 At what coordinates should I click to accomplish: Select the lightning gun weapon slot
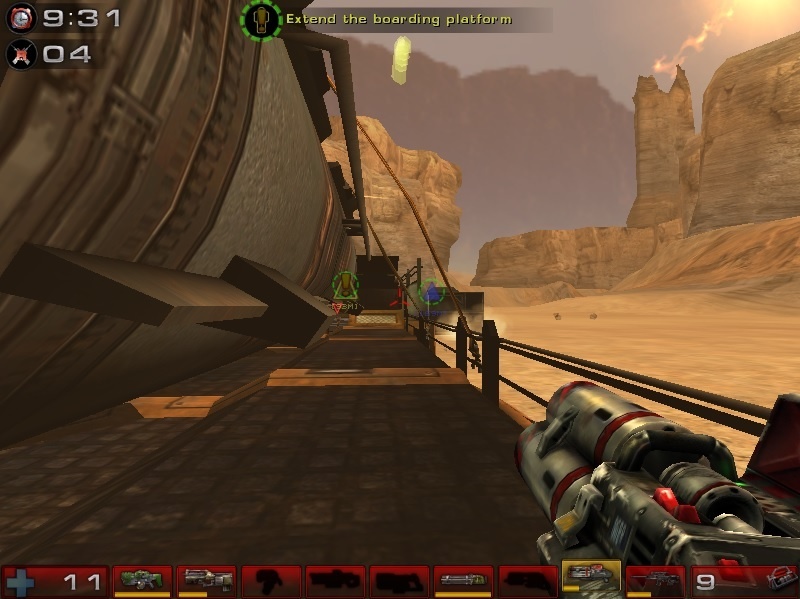click(x=655, y=580)
